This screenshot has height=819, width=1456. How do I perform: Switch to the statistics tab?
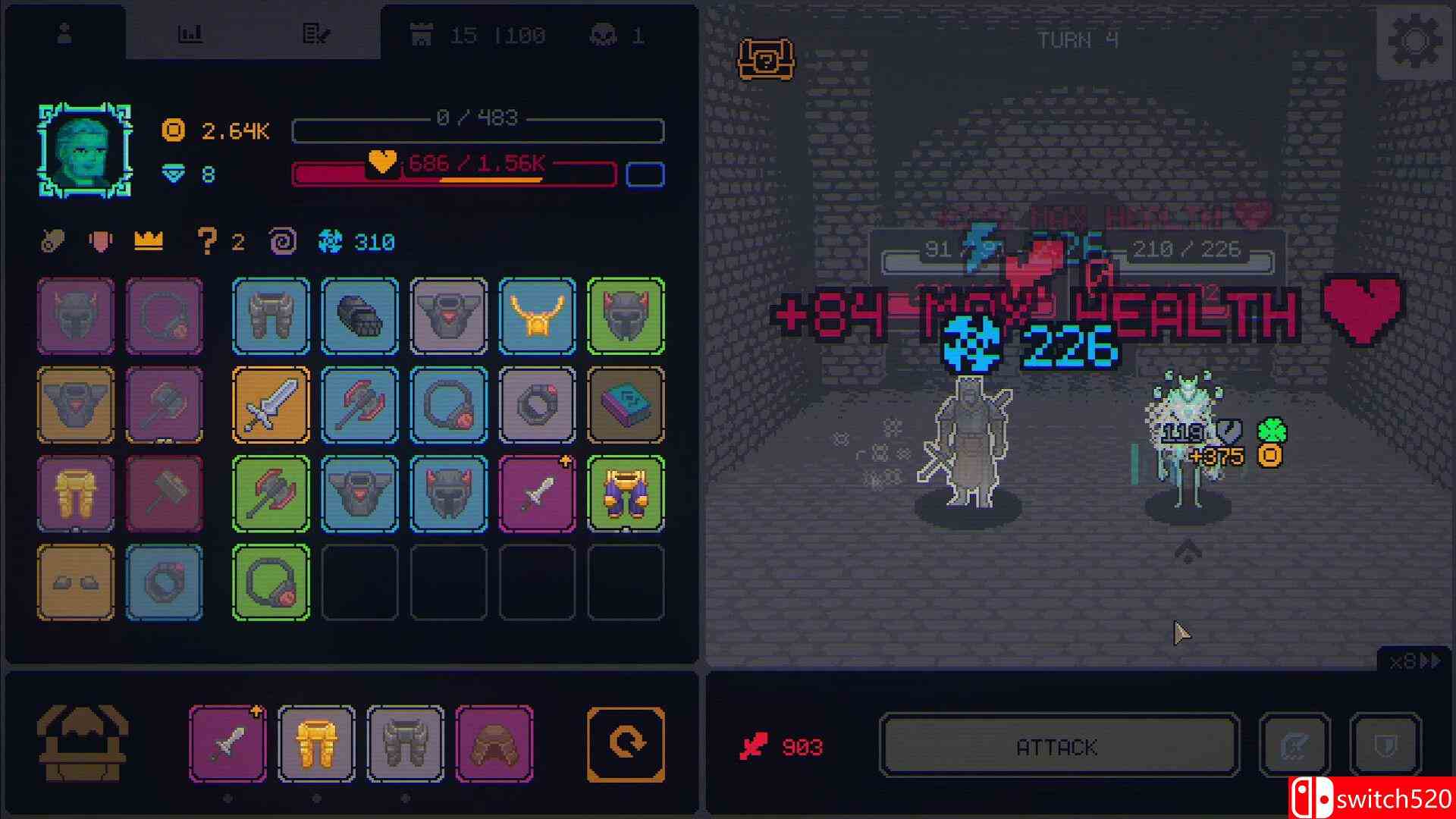191,32
